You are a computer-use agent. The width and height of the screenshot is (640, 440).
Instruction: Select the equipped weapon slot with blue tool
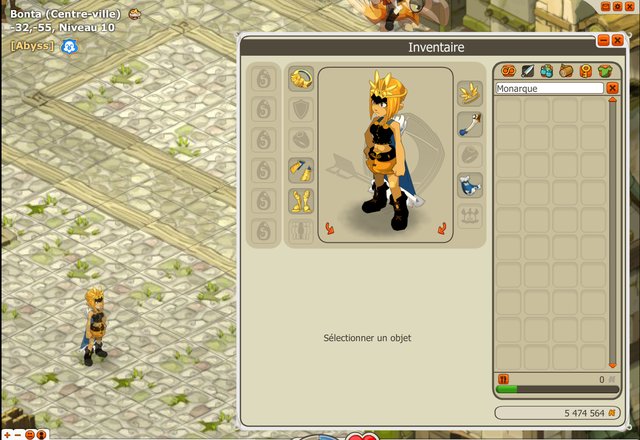[x=471, y=124]
